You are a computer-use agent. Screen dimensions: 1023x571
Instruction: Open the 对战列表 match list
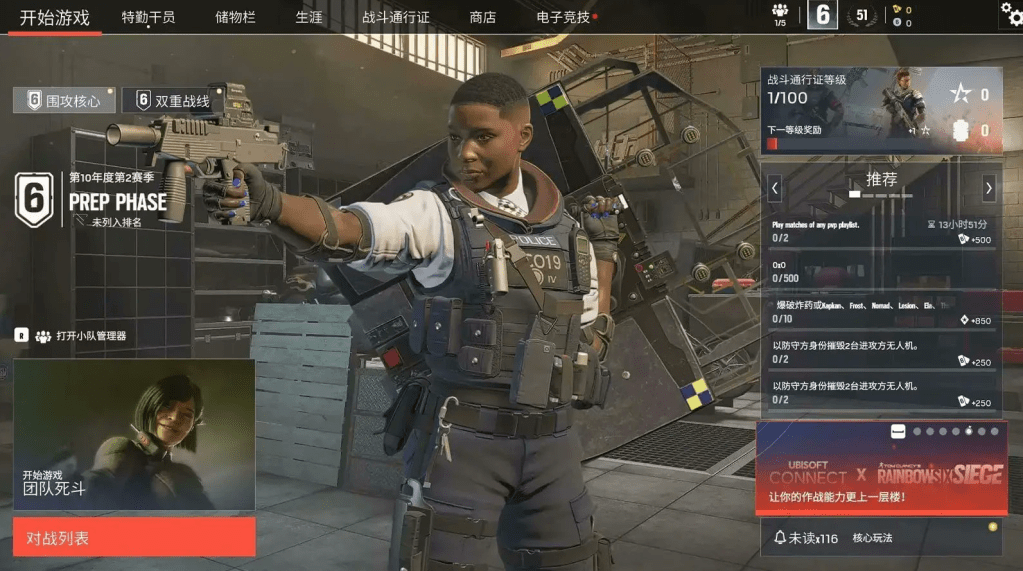point(134,537)
